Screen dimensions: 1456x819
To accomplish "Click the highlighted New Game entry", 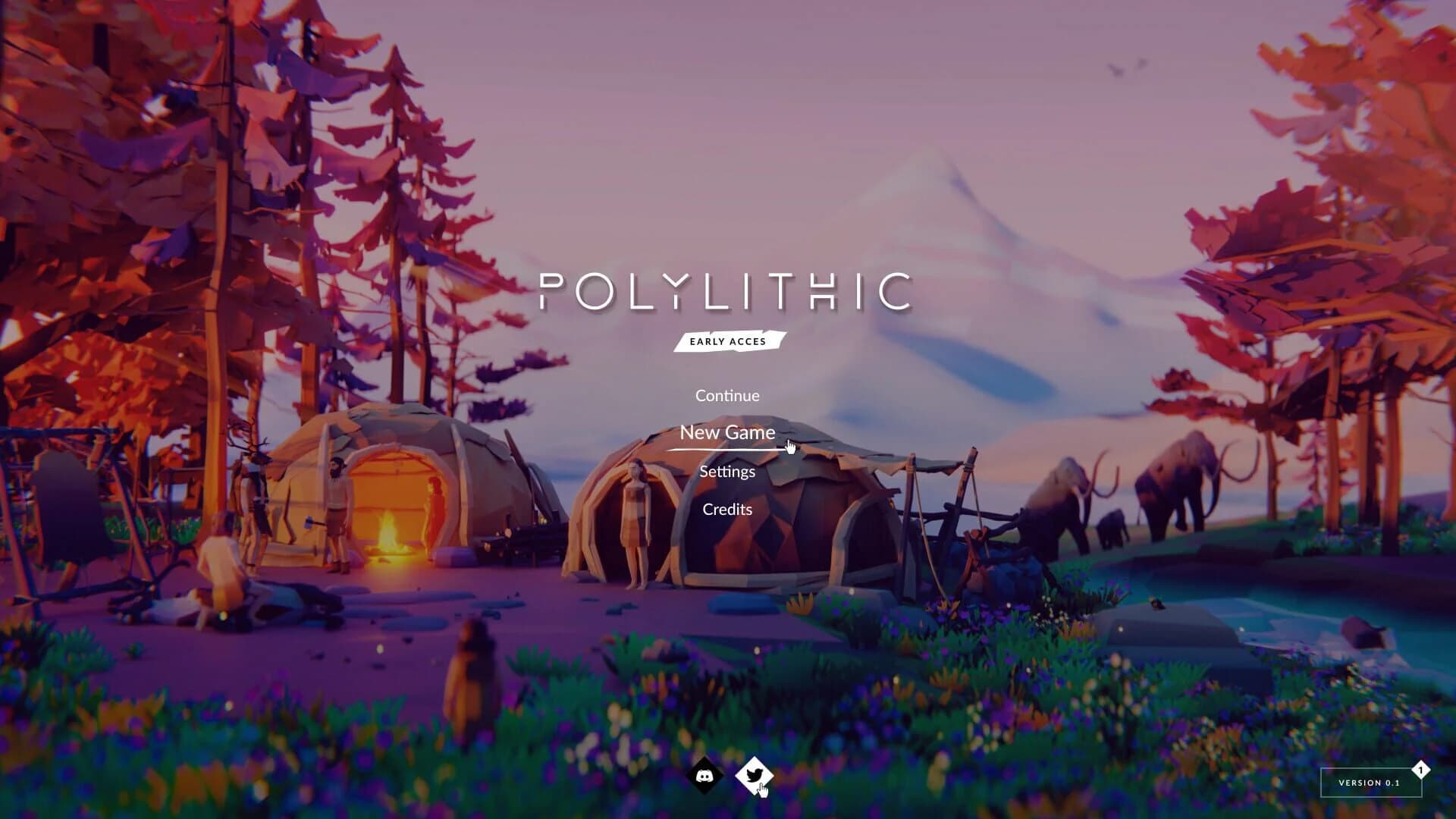I will 727,433.
